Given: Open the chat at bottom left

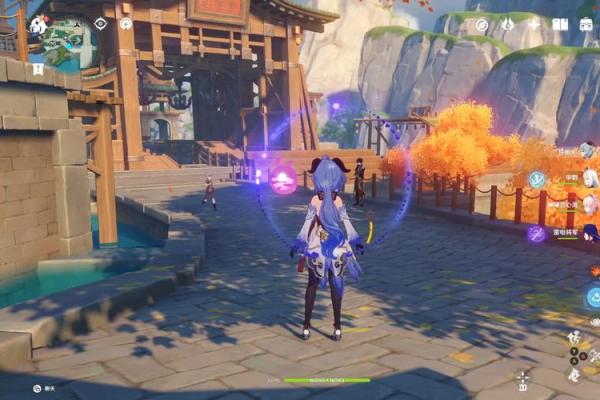Looking at the screenshot, I should click(x=36, y=387).
